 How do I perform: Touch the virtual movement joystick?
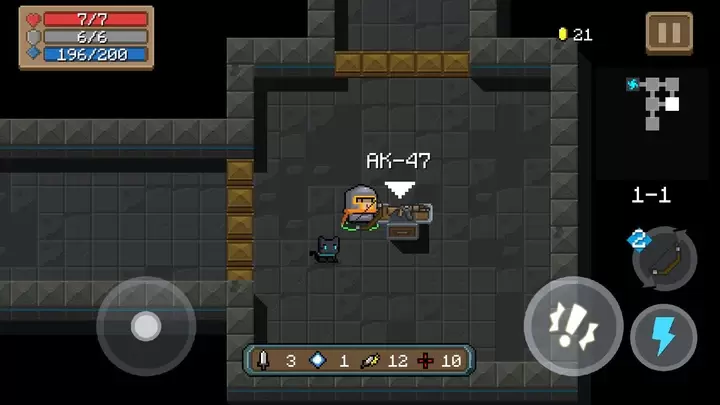click(146, 326)
